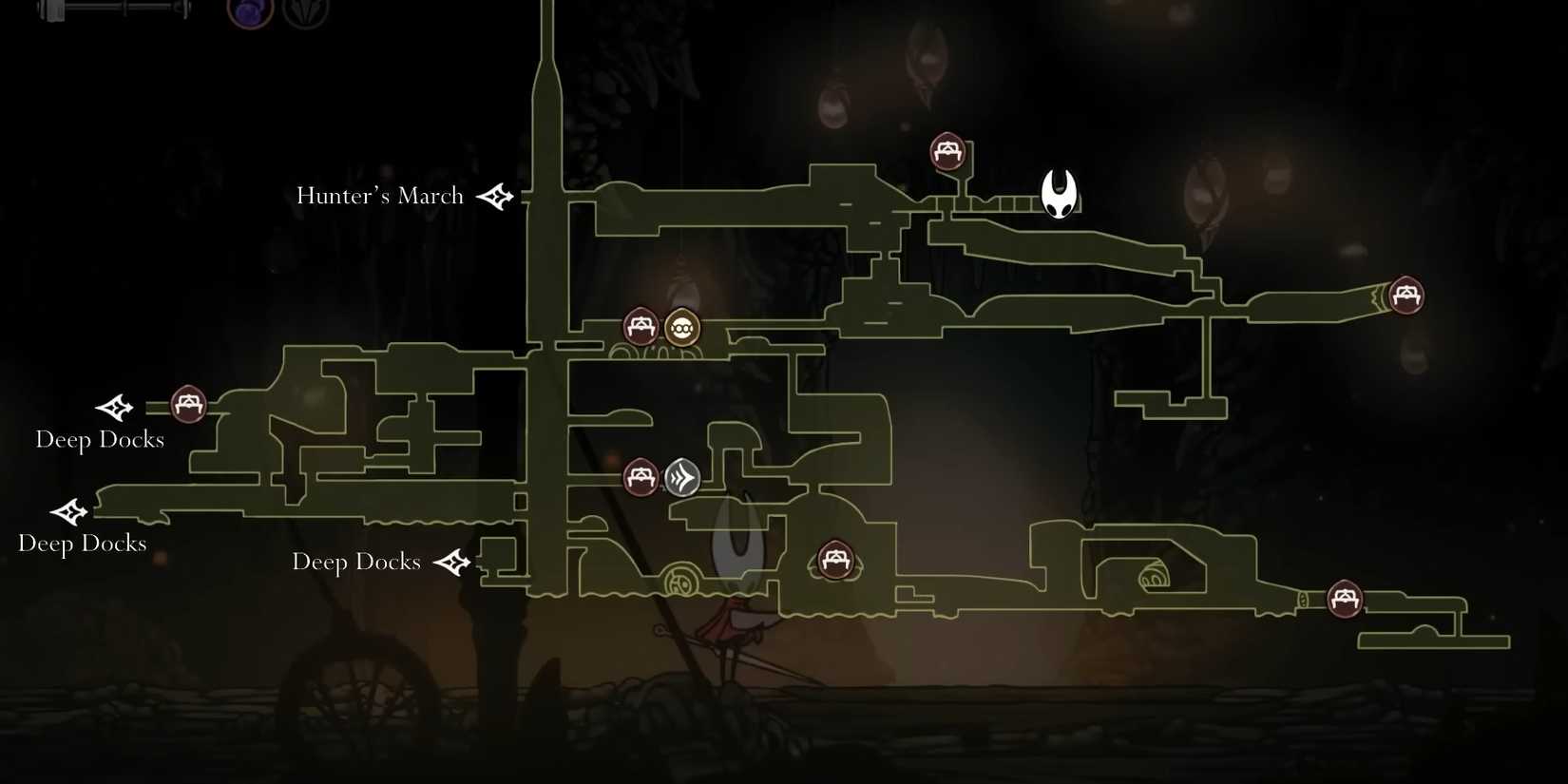Image resolution: width=1568 pixels, height=784 pixels.
Task: Click the bench marker near left Deep Docks exit
Action: click(x=187, y=403)
